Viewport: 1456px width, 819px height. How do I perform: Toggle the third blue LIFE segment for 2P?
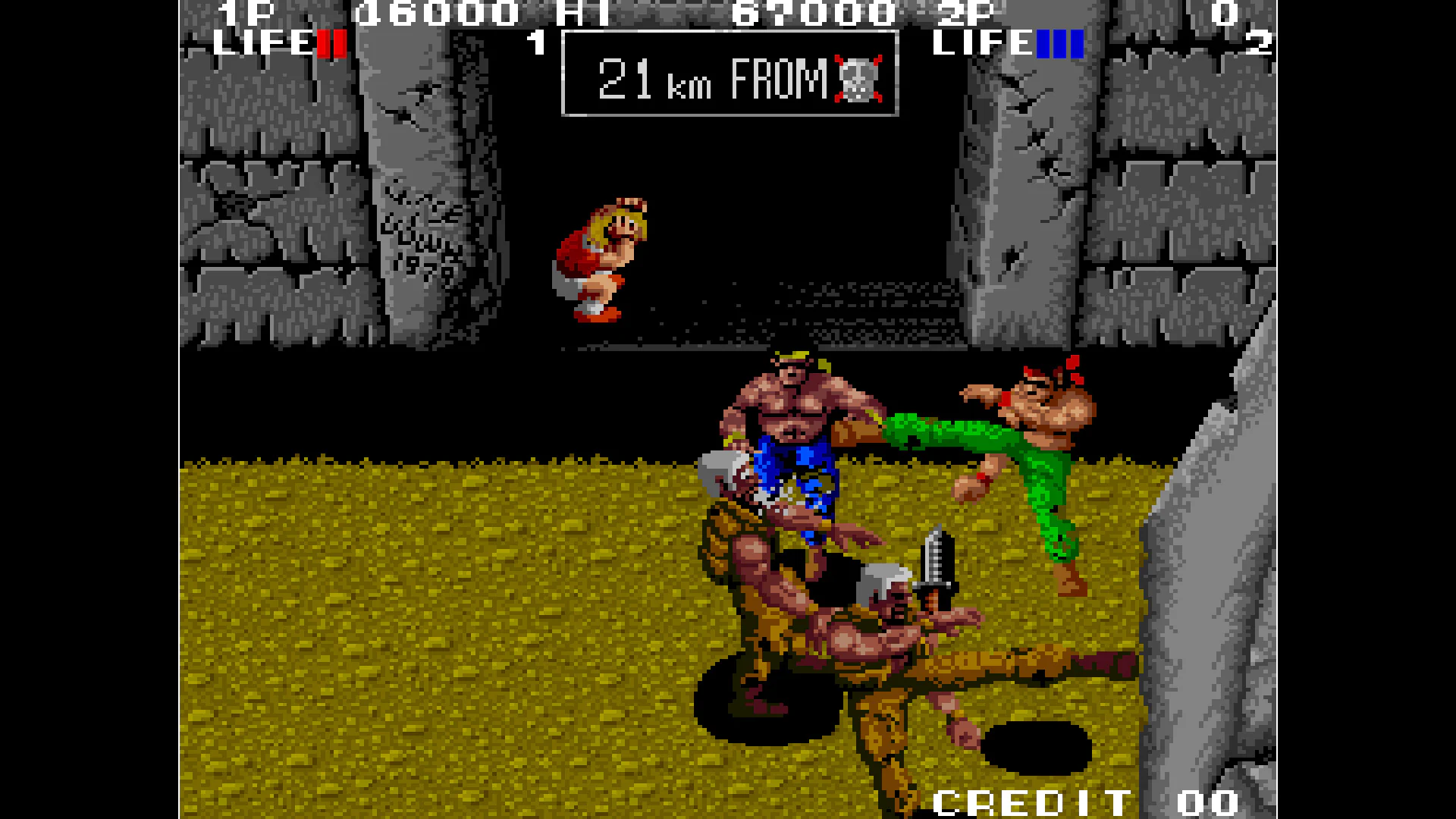[1077, 43]
